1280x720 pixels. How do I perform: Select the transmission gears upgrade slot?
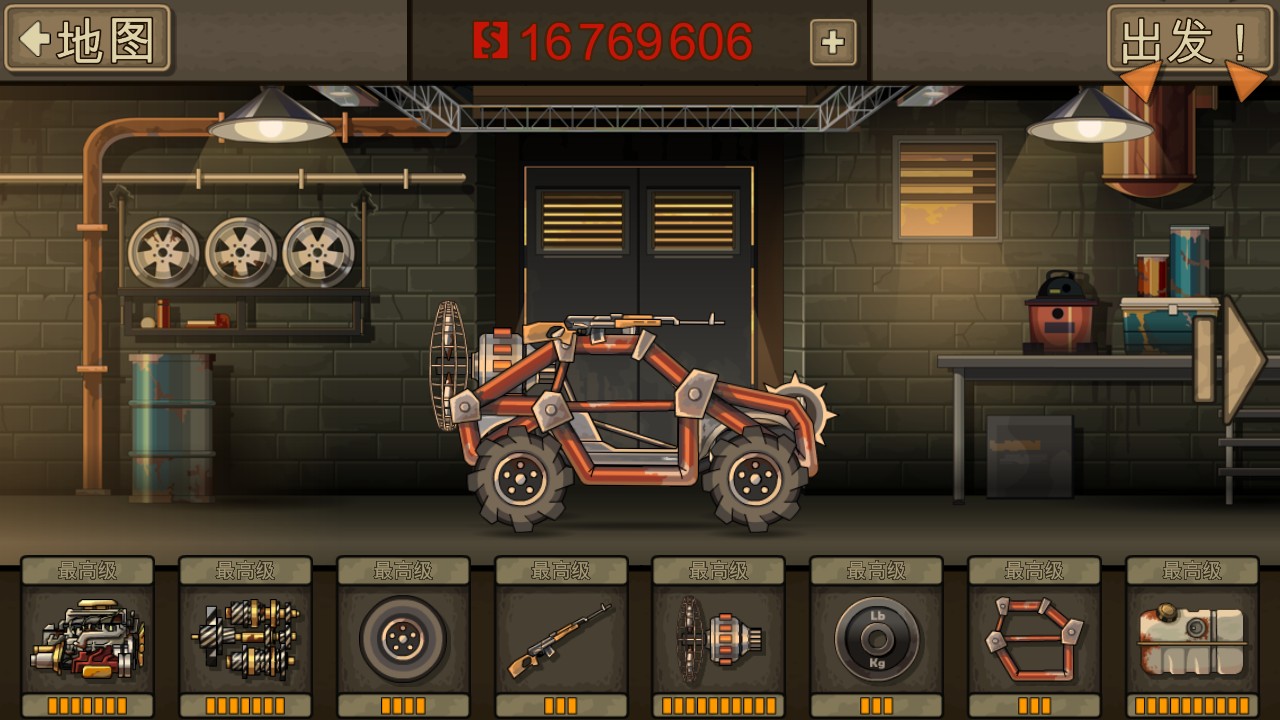click(x=245, y=638)
